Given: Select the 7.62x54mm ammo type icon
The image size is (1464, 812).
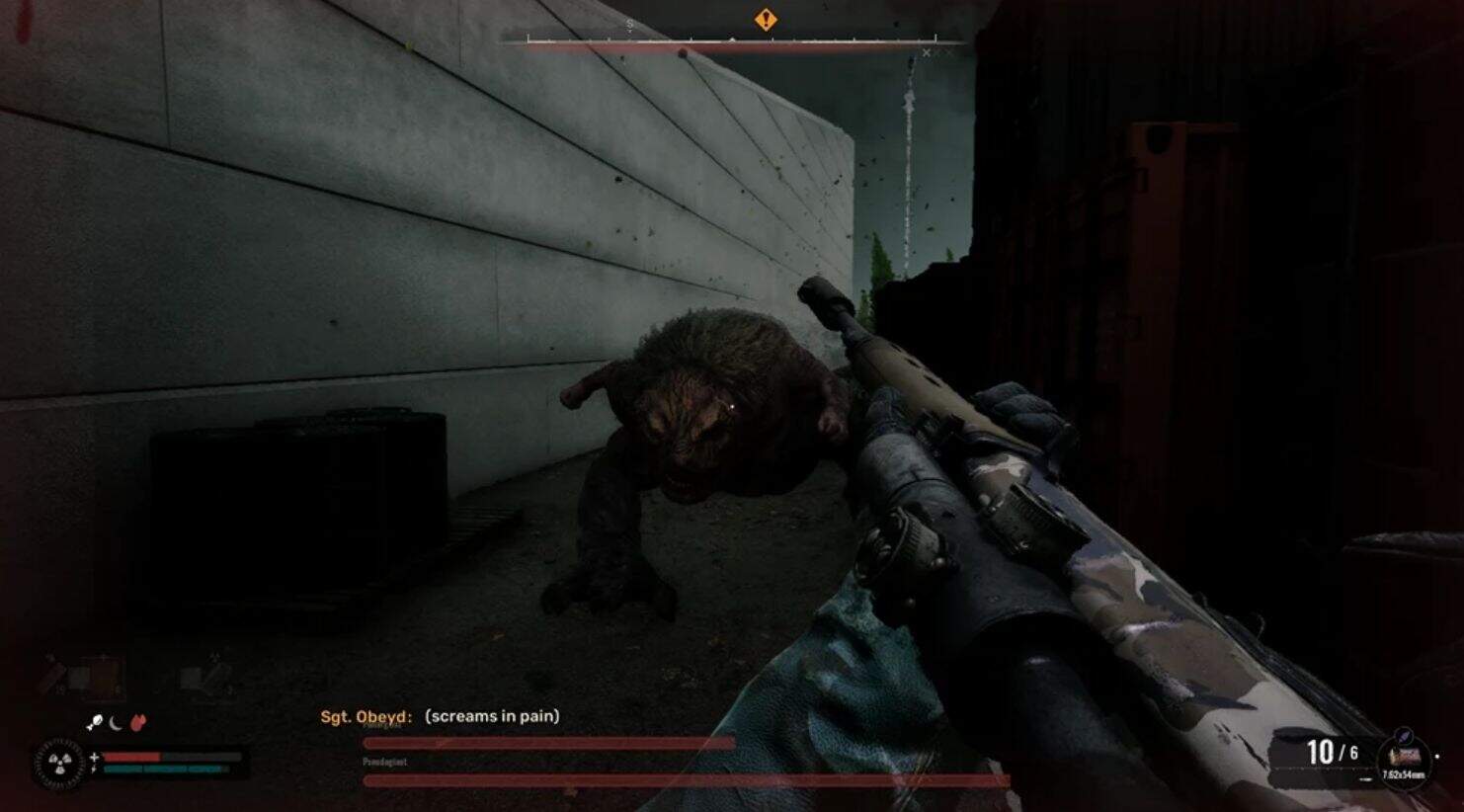Looking at the screenshot, I should 1404,759.
